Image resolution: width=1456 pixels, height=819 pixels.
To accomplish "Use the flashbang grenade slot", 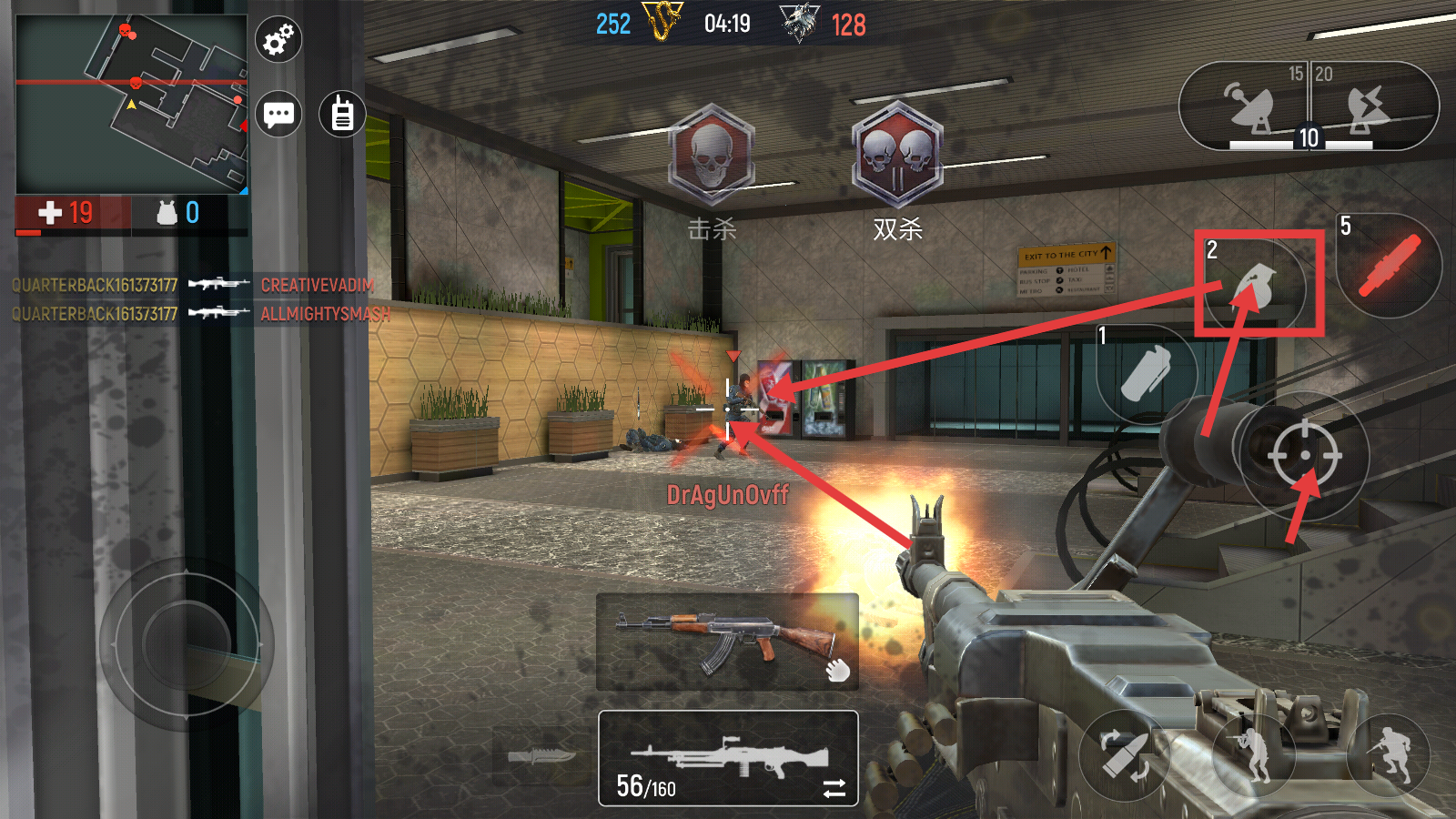I will [x=1146, y=374].
